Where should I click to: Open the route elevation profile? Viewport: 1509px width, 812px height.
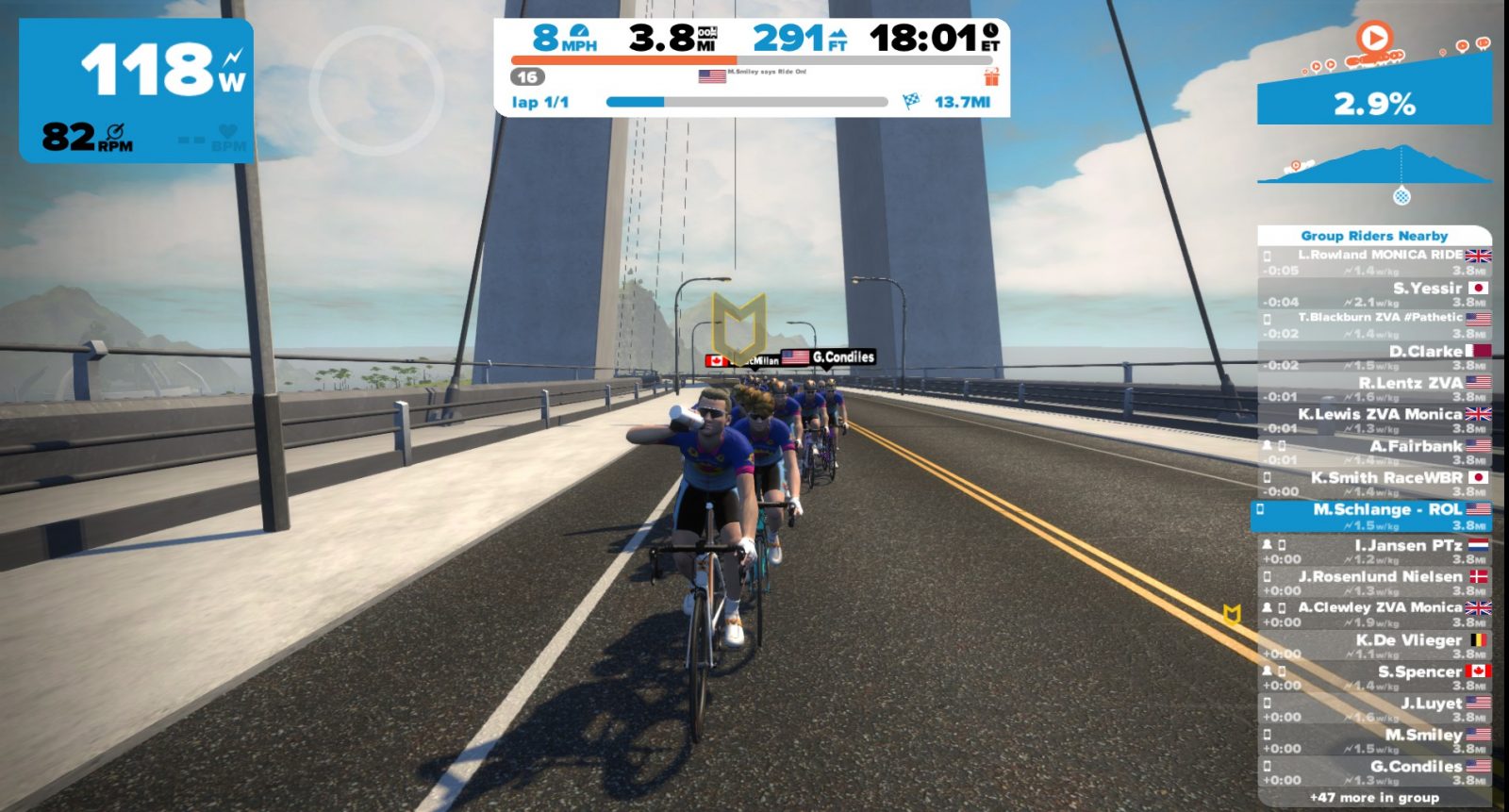coord(1374,167)
